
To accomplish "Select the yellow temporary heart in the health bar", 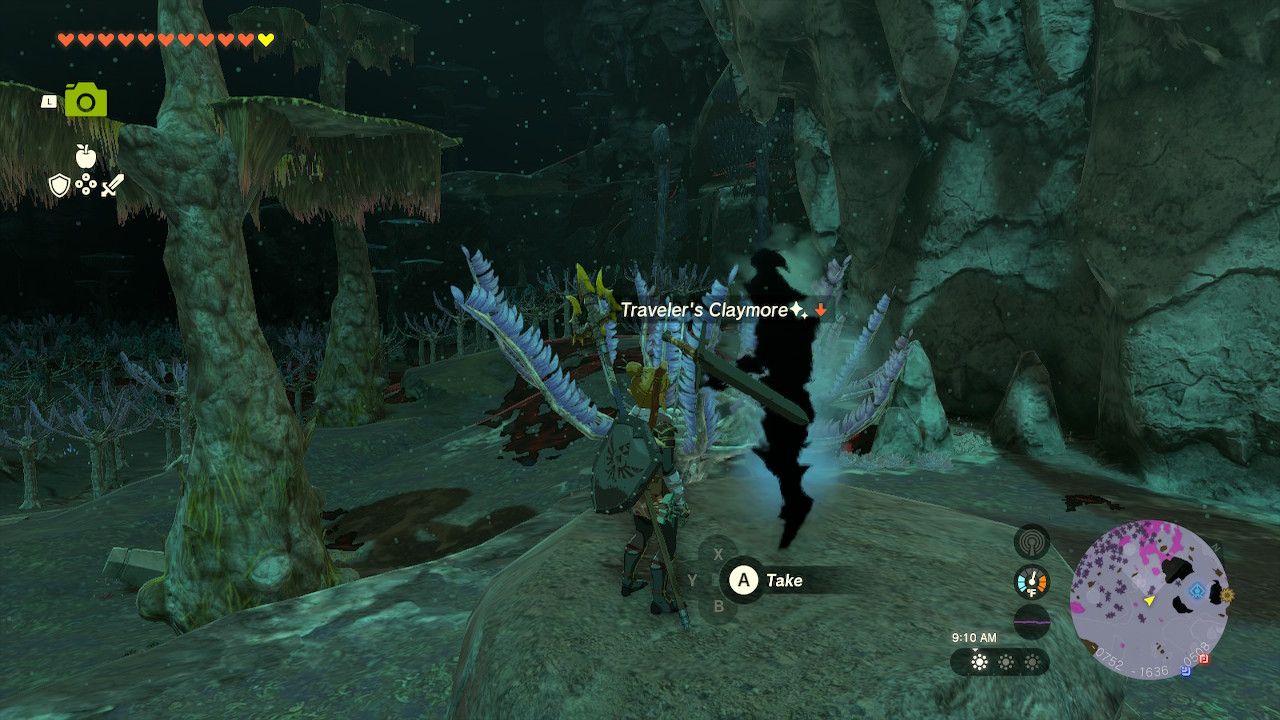I will [x=265, y=38].
